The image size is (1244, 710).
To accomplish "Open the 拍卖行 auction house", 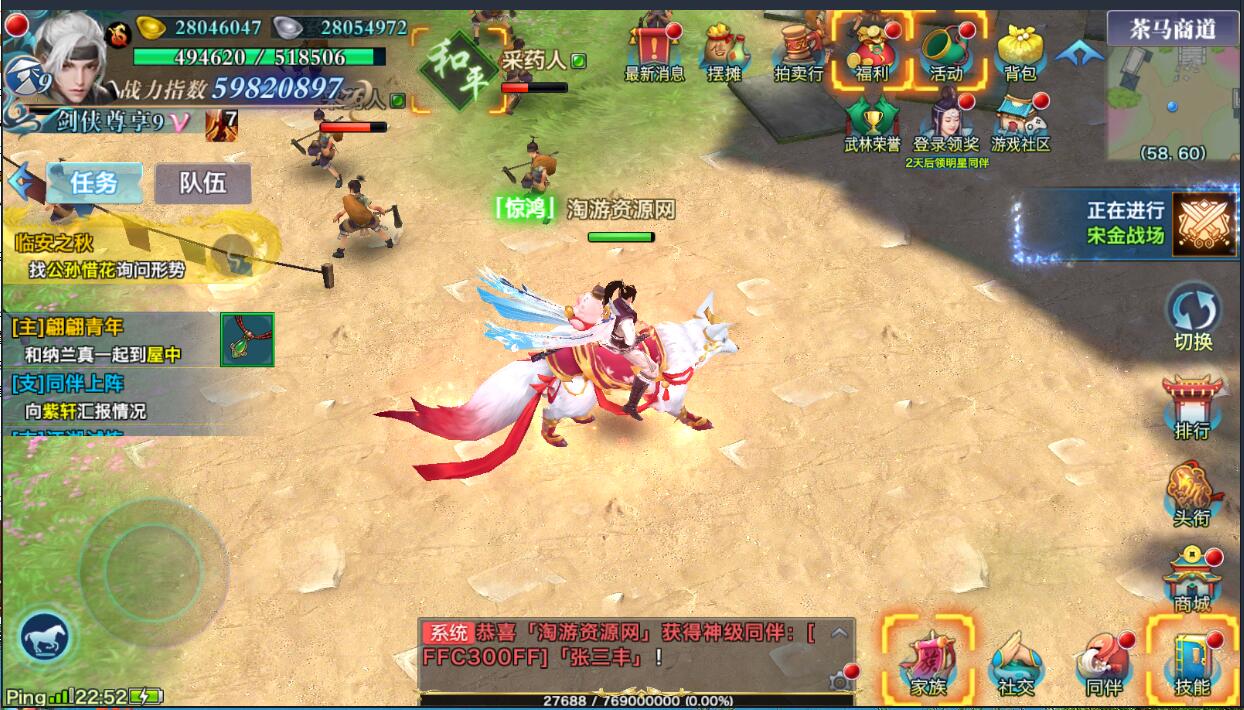I will pyautogui.click(x=798, y=52).
